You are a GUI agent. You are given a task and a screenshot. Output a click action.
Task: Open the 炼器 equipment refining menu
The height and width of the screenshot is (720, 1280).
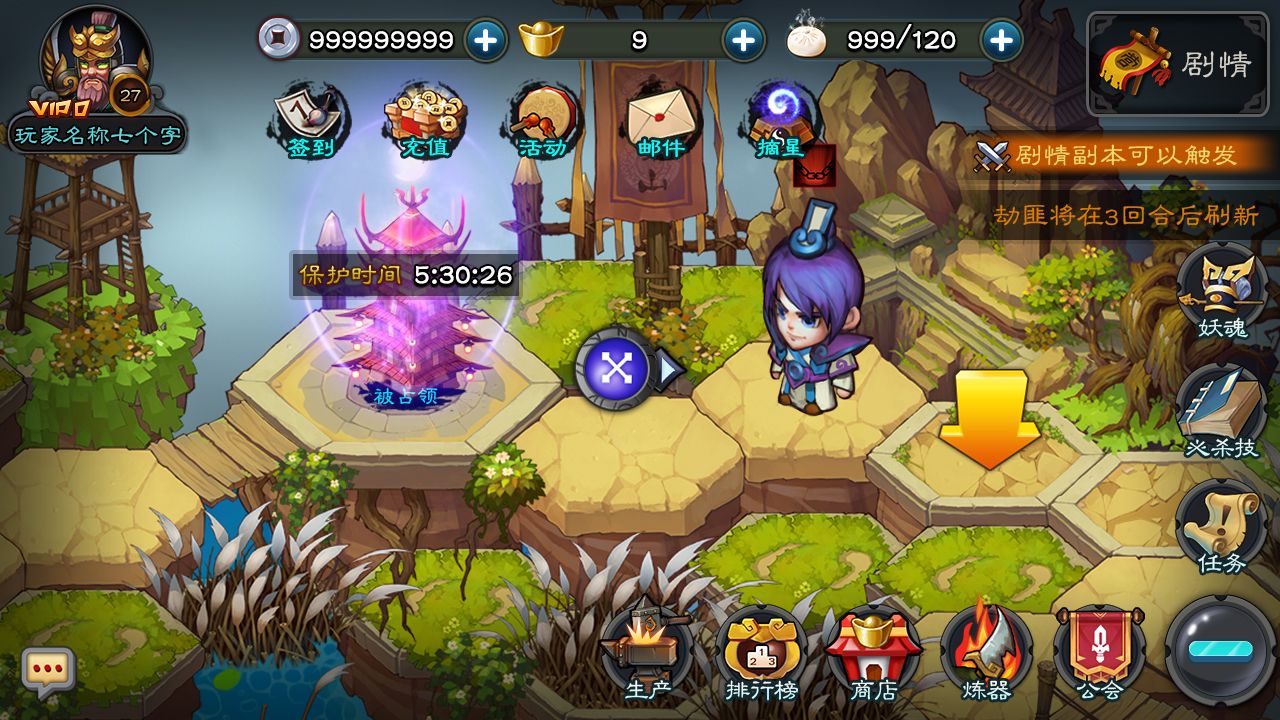[x=986, y=652]
